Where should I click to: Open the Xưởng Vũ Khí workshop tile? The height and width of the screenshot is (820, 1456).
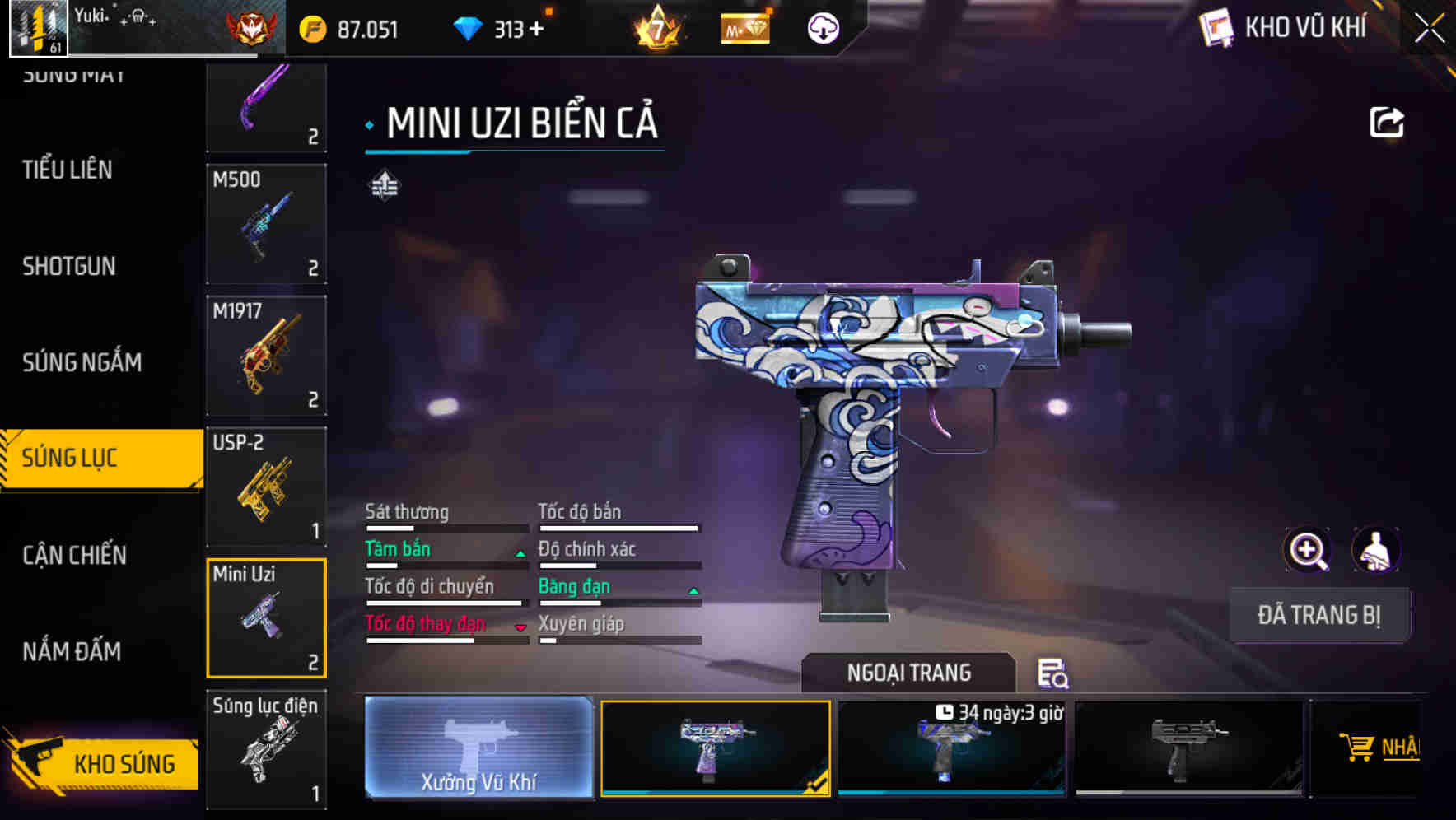(478, 748)
